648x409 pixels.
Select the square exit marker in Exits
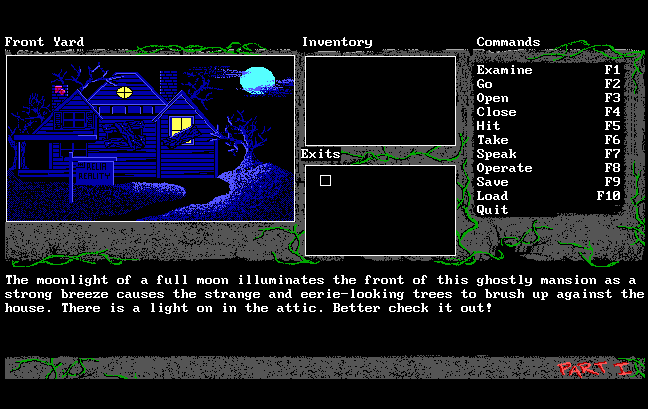coord(325,180)
